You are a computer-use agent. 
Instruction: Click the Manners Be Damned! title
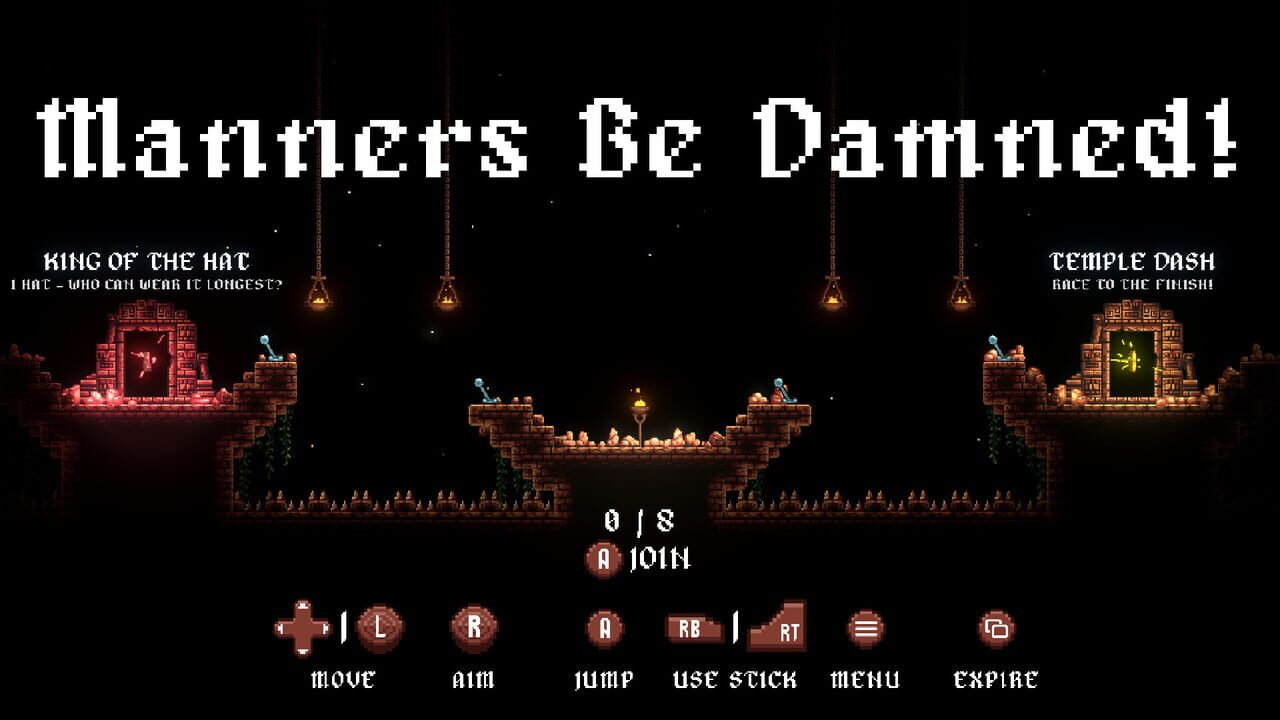point(640,135)
